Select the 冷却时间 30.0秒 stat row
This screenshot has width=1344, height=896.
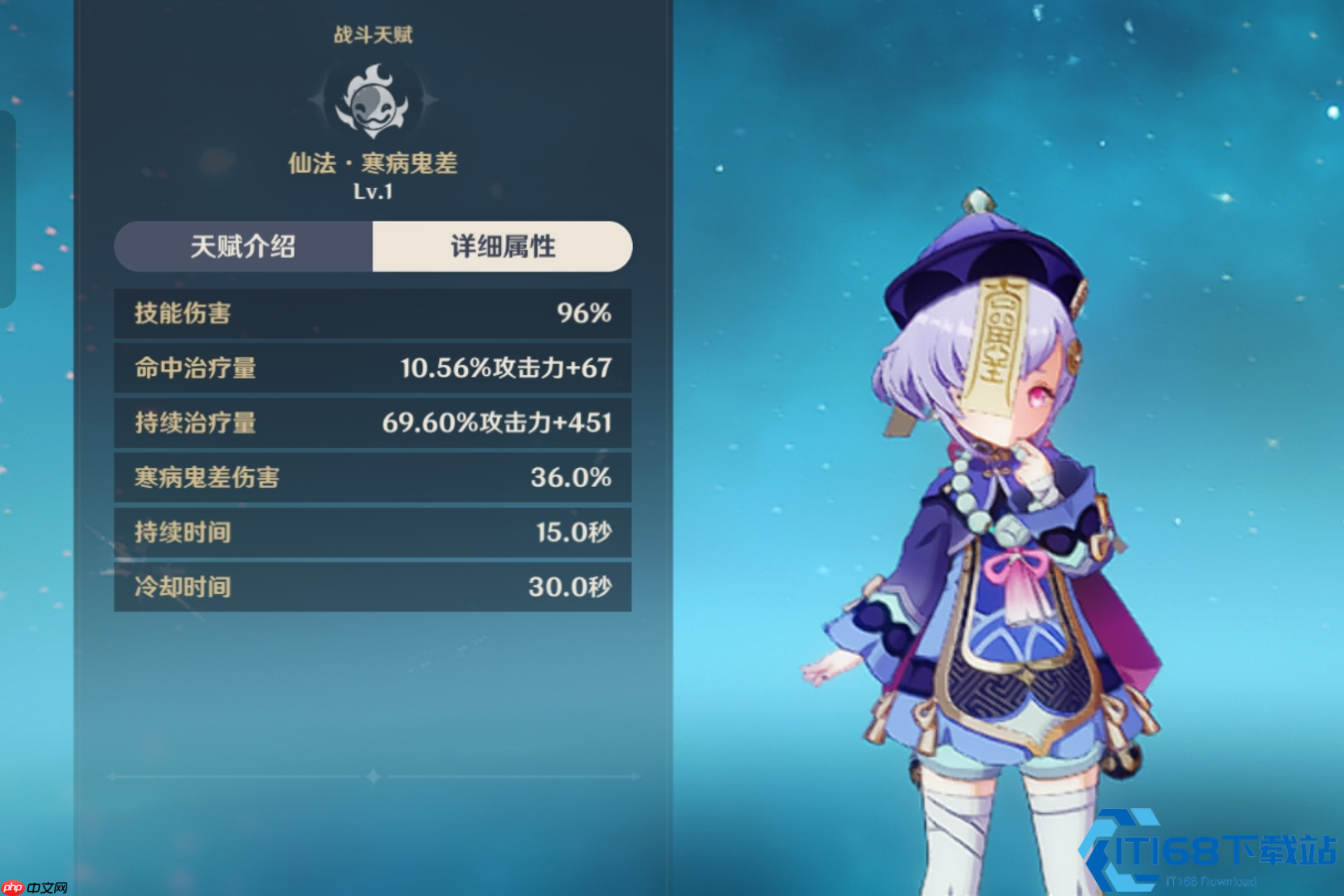tap(373, 587)
